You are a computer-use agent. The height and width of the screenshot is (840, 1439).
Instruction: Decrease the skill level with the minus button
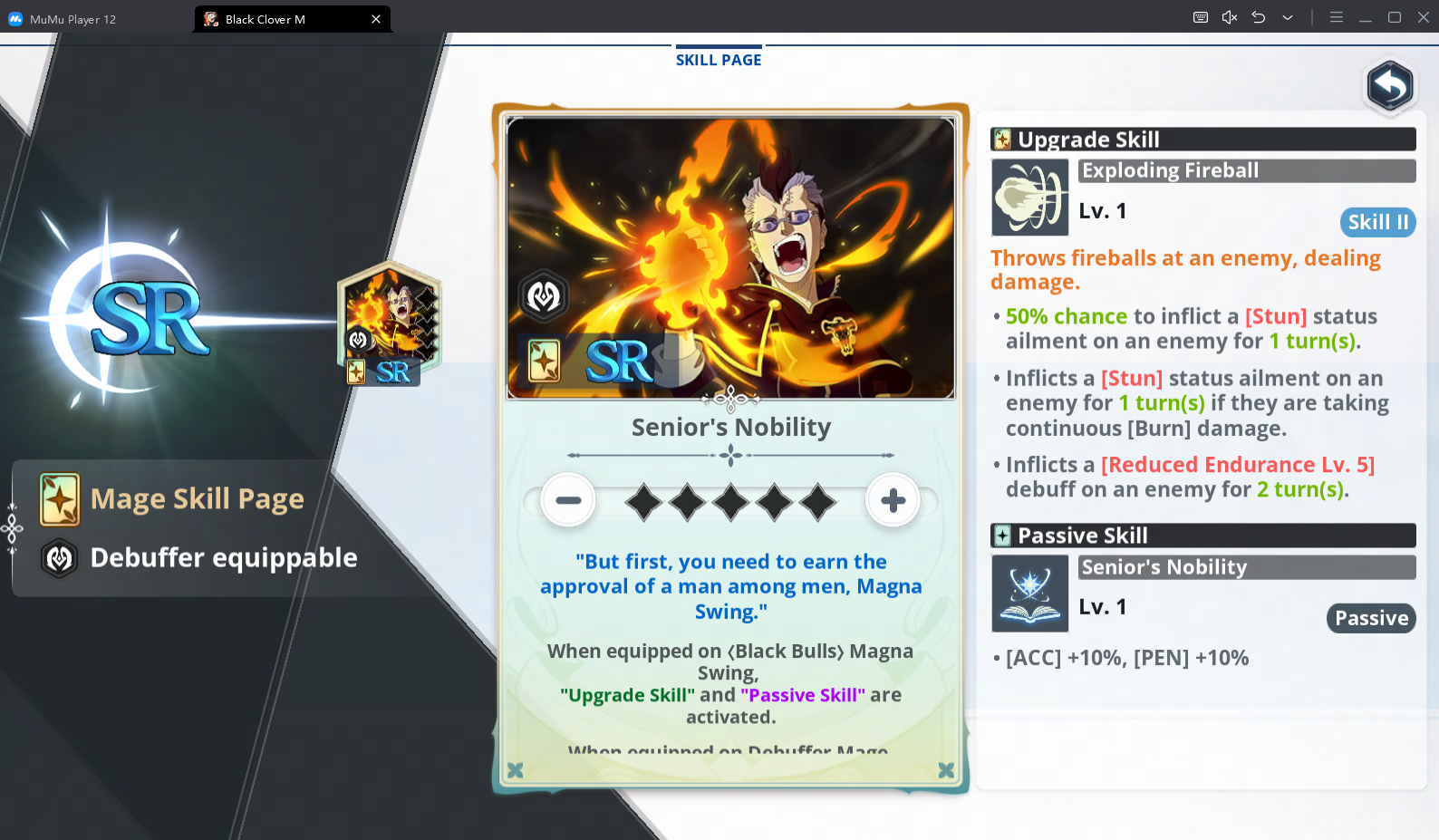pyautogui.click(x=568, y=499)
